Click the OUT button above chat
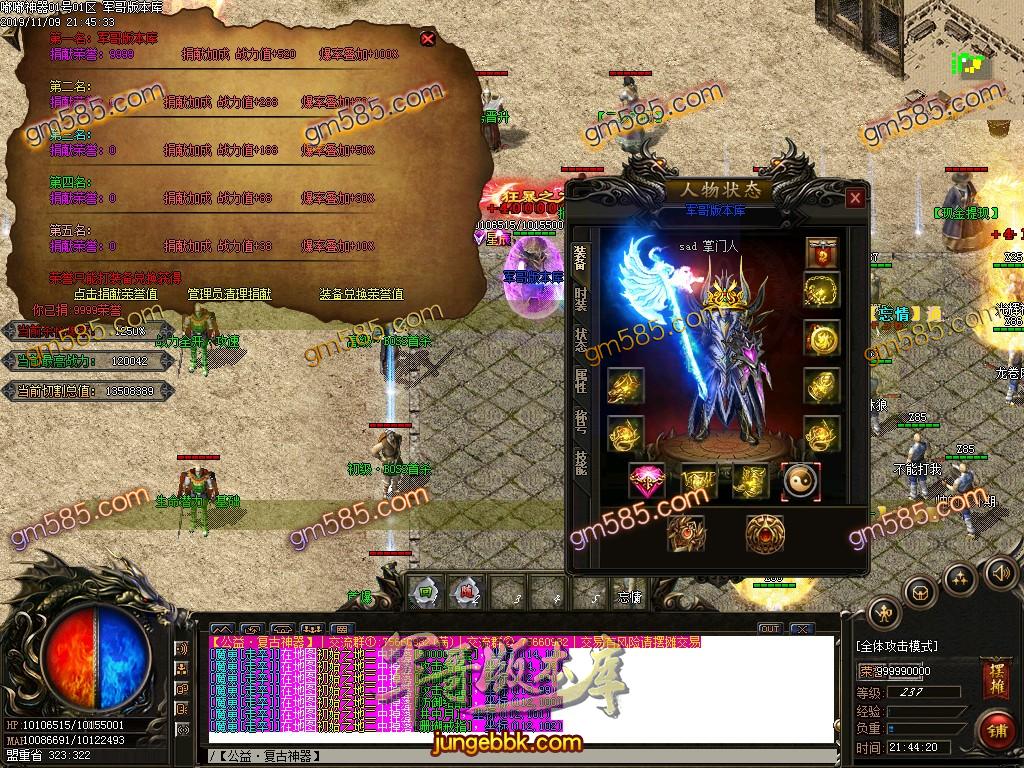1024x768 pixels. tap(769, 629)
